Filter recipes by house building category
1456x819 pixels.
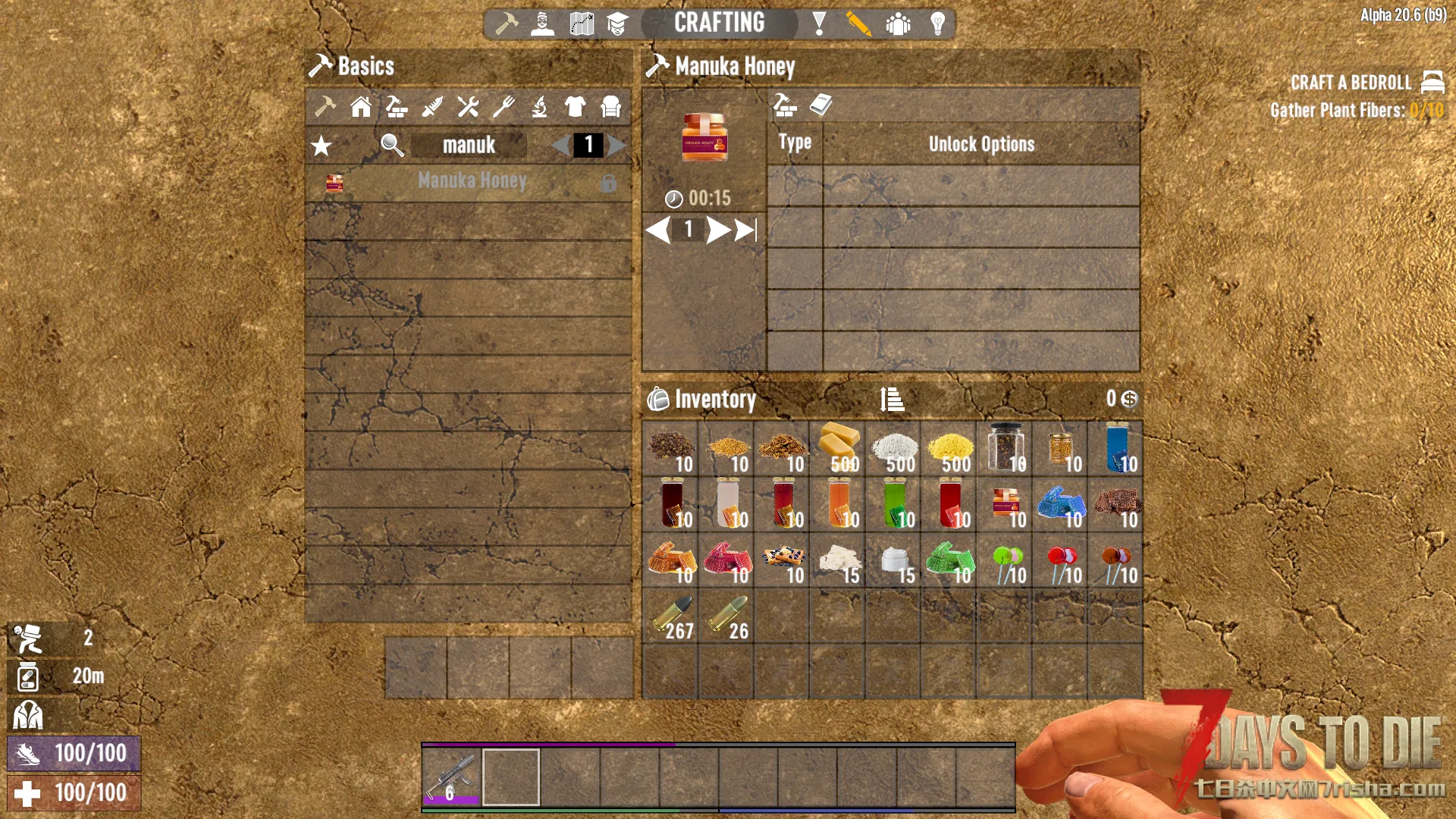(361, 107)
